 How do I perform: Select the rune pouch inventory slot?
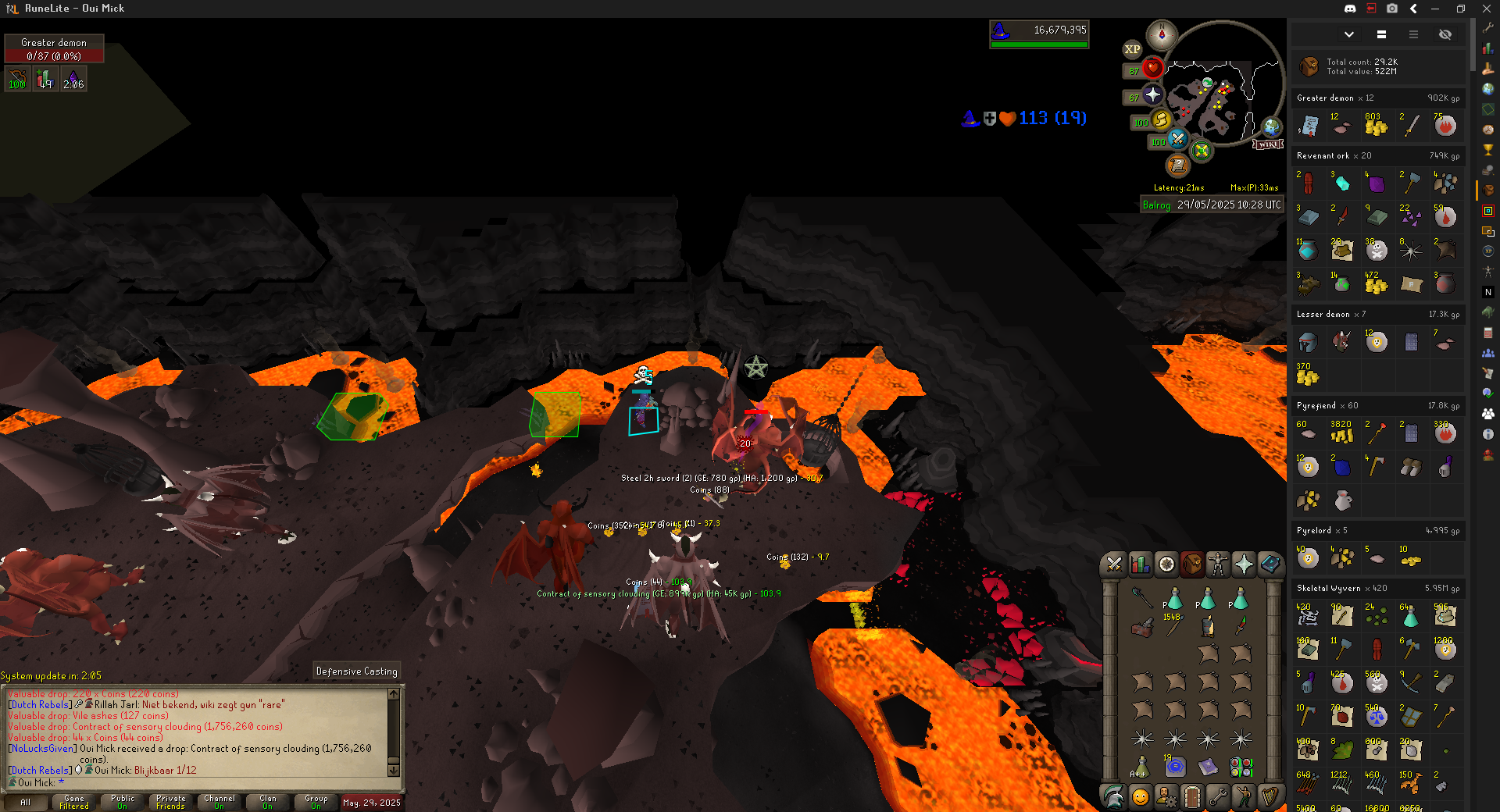tap(1241, 767)
